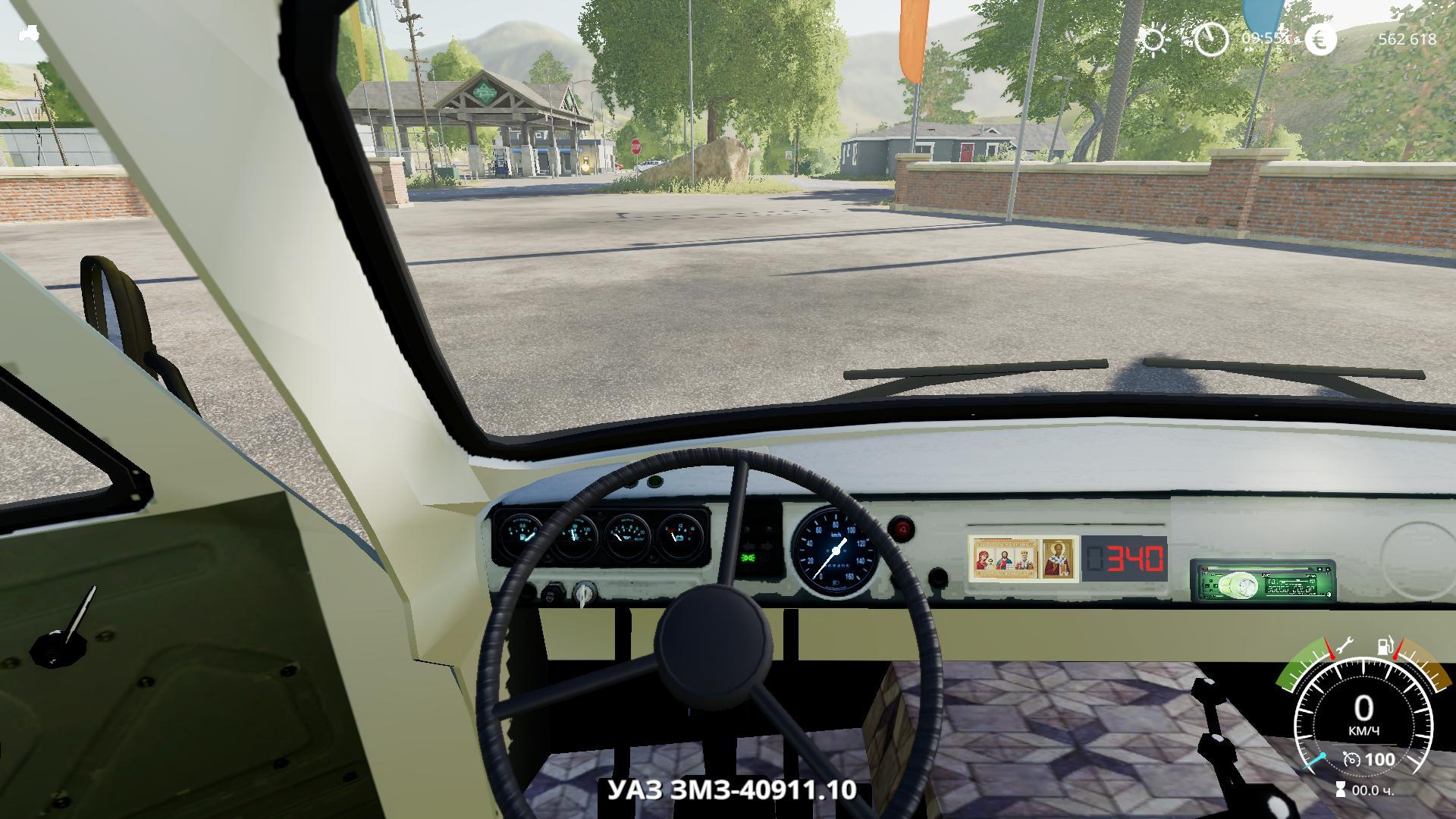Click the hourglass operating hours icon
The height and width of the screenshot is (819, 1456).
(1341, 789)
